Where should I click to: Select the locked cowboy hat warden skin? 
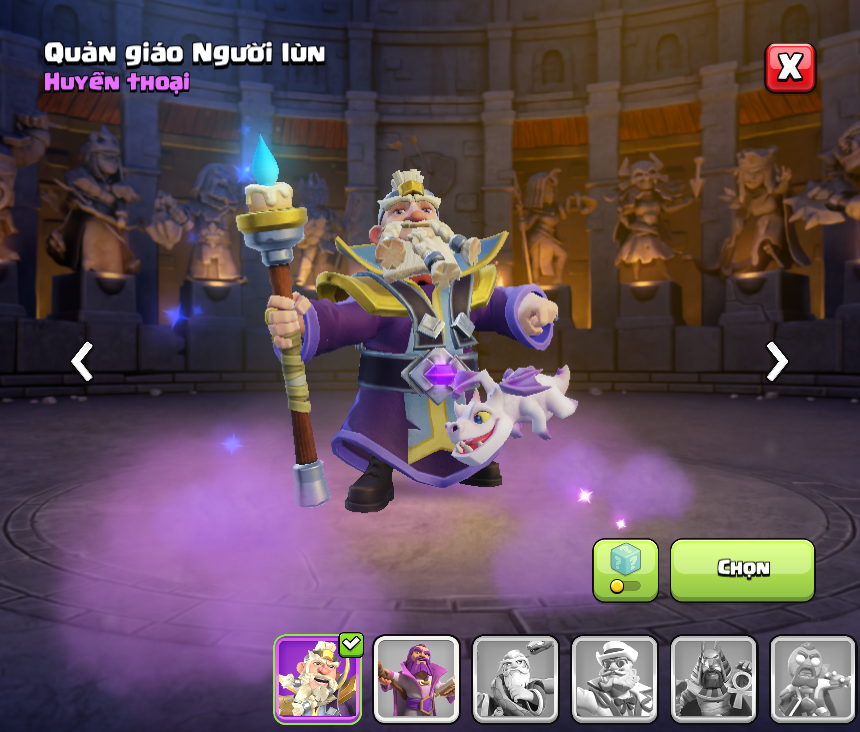[x=614, y=678]
